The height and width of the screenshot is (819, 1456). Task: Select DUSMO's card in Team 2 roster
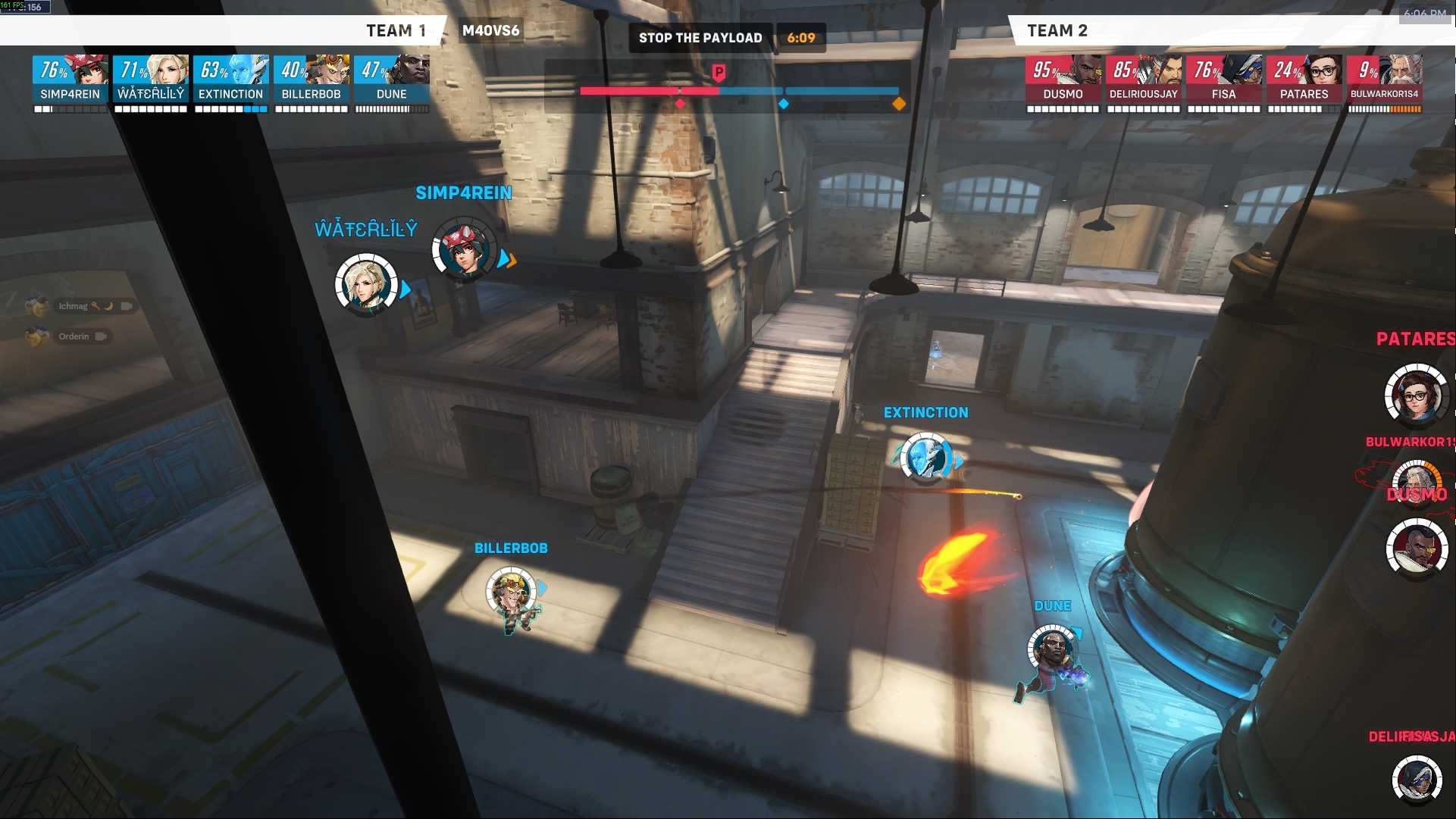[1063, 79]
